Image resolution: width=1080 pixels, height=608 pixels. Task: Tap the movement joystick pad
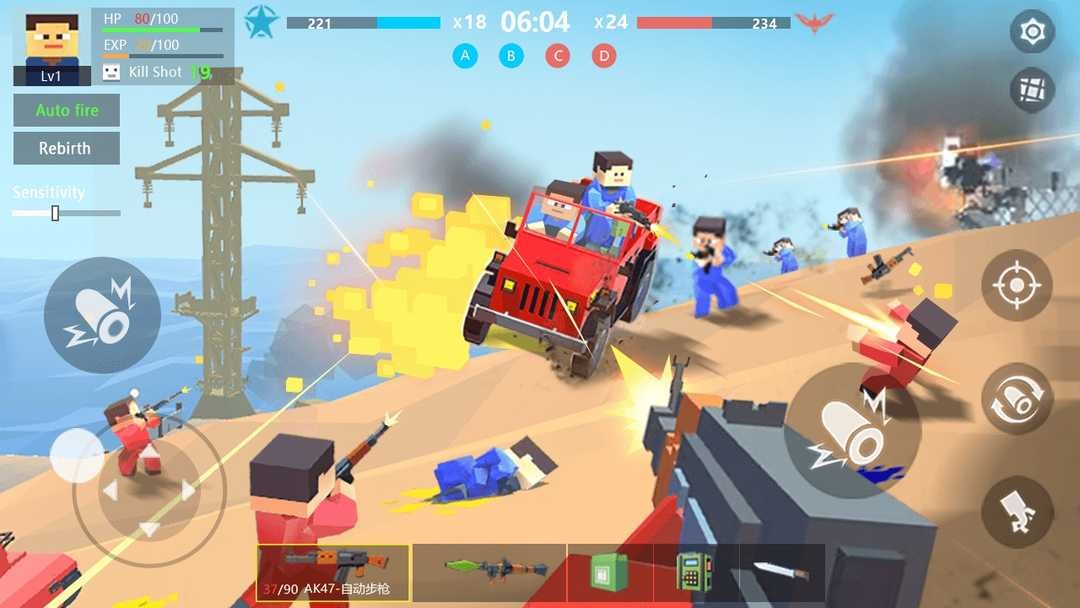pos(149,490)
